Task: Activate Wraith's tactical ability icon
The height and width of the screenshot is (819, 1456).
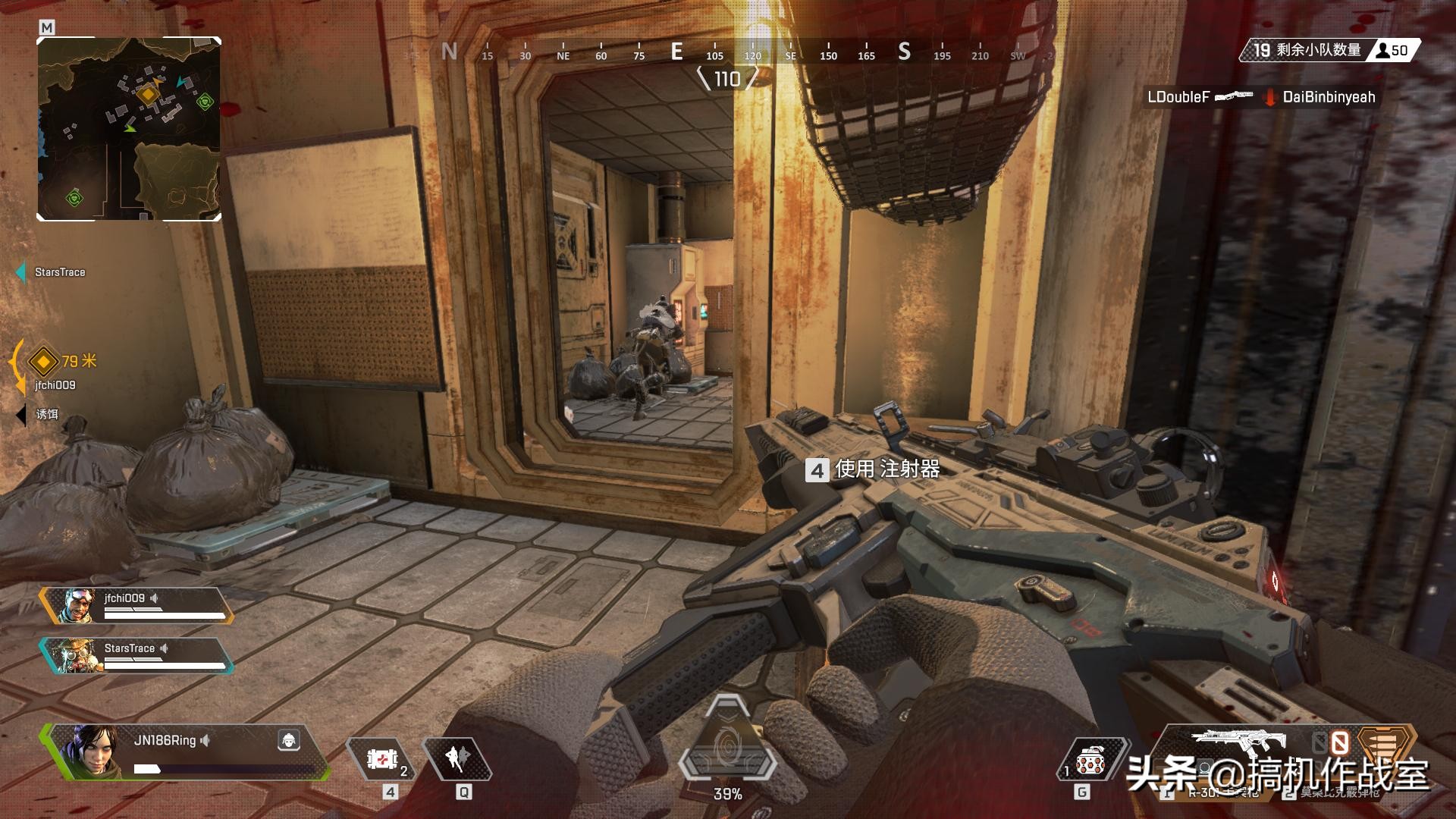Action: (x=457, y=758)
